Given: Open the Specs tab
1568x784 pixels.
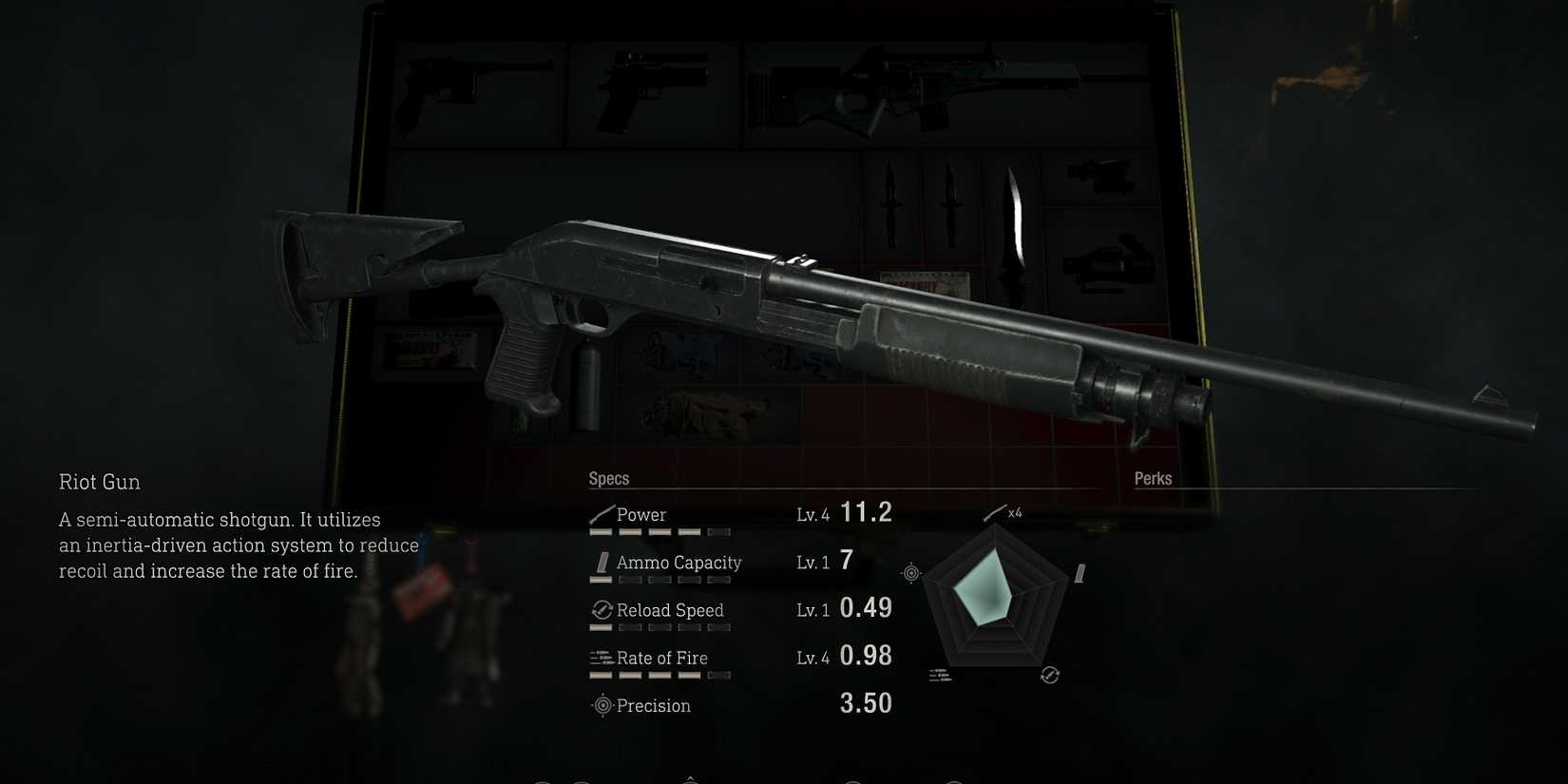Looking at the screenshot, I should [609, 478].
